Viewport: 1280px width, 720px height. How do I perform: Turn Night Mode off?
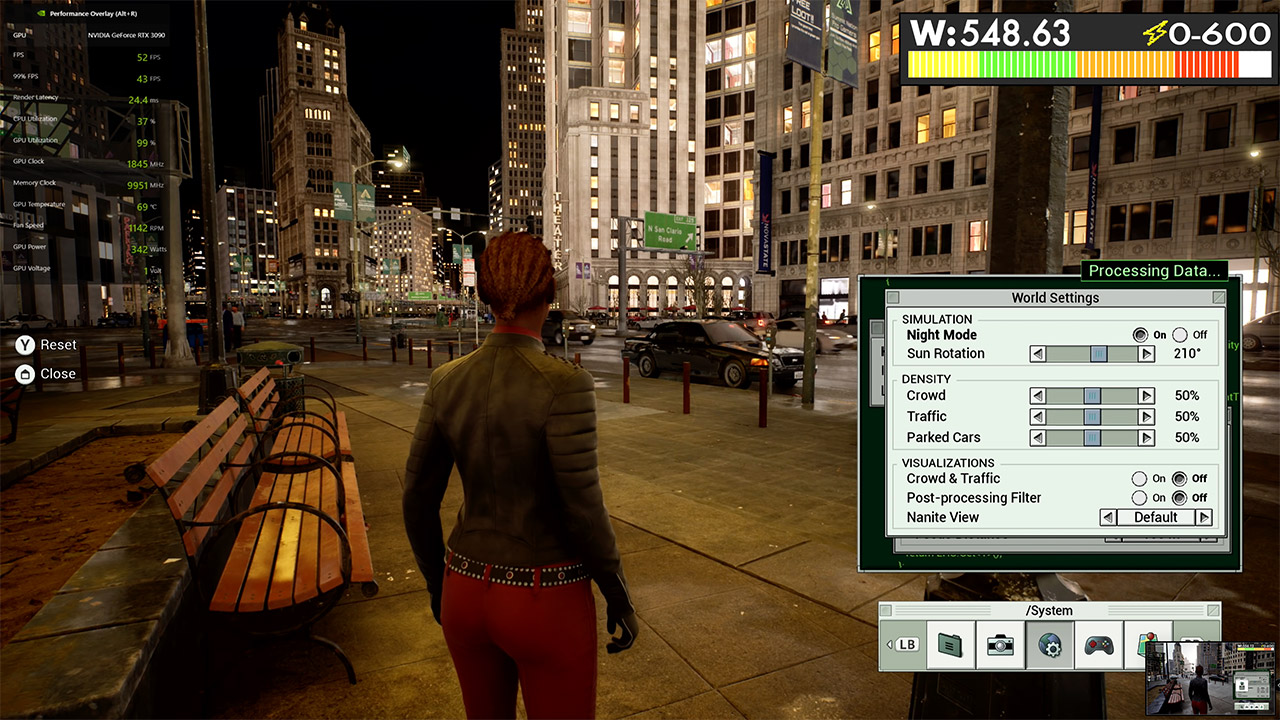(x=1180, y=335)
